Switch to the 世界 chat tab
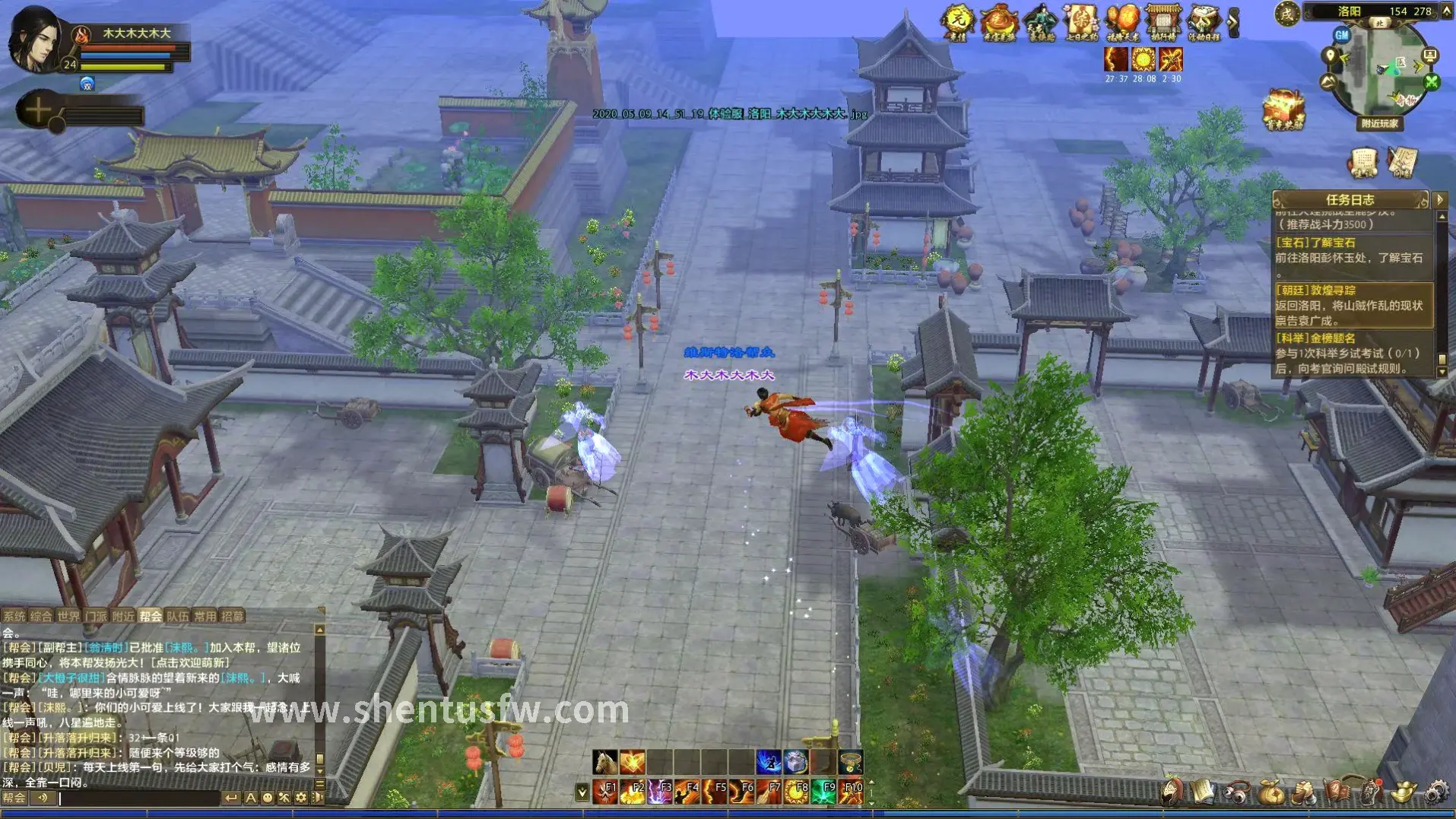 click(68, 616)
